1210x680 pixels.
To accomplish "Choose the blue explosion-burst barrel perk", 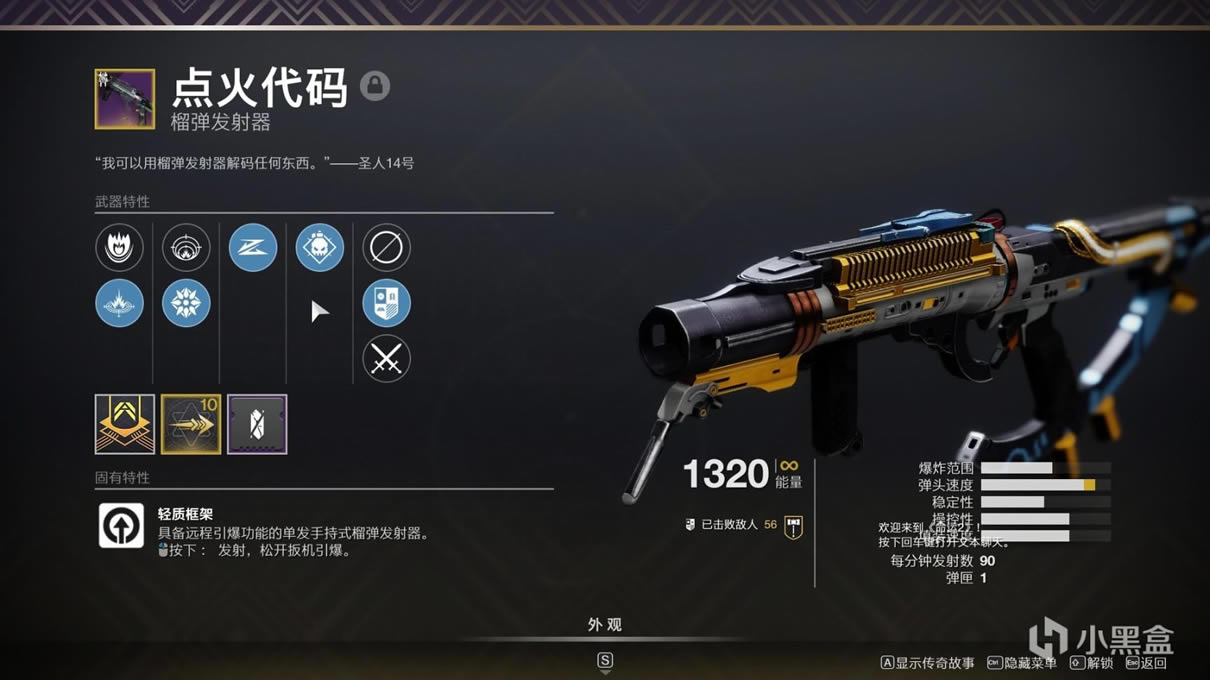I will tap(119, 303).
